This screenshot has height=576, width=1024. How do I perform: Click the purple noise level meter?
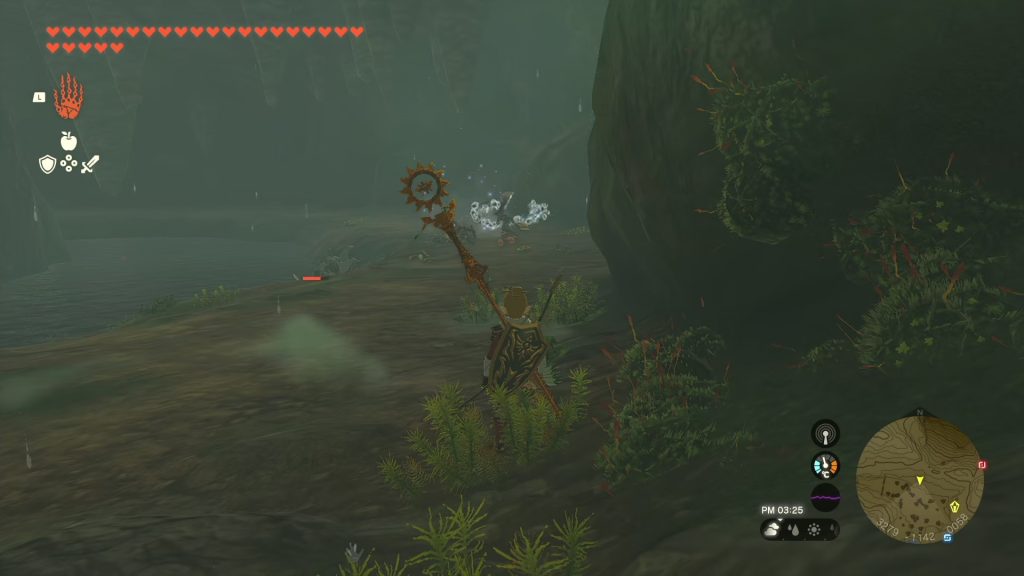825,496
